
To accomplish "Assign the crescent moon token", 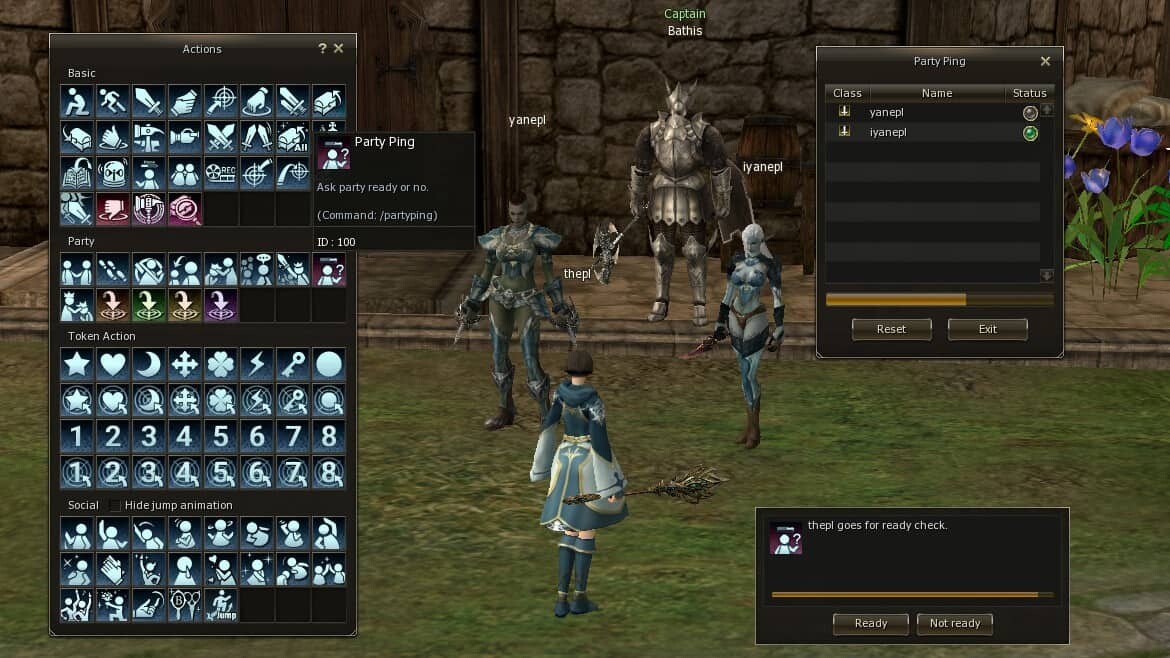I will [x=149, y=364].
